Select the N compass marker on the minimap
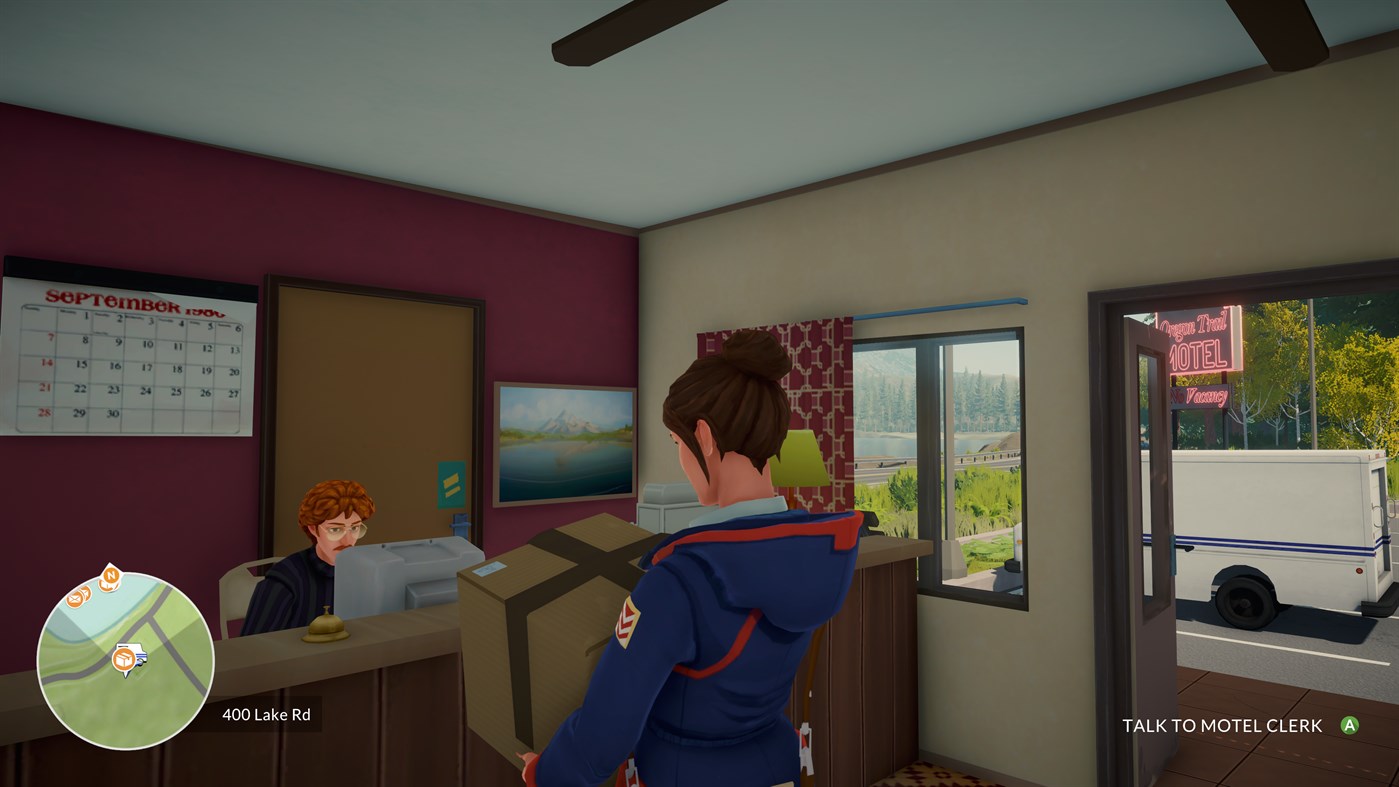This screenshot has height=787, width=1399. (x=111, y=574)
